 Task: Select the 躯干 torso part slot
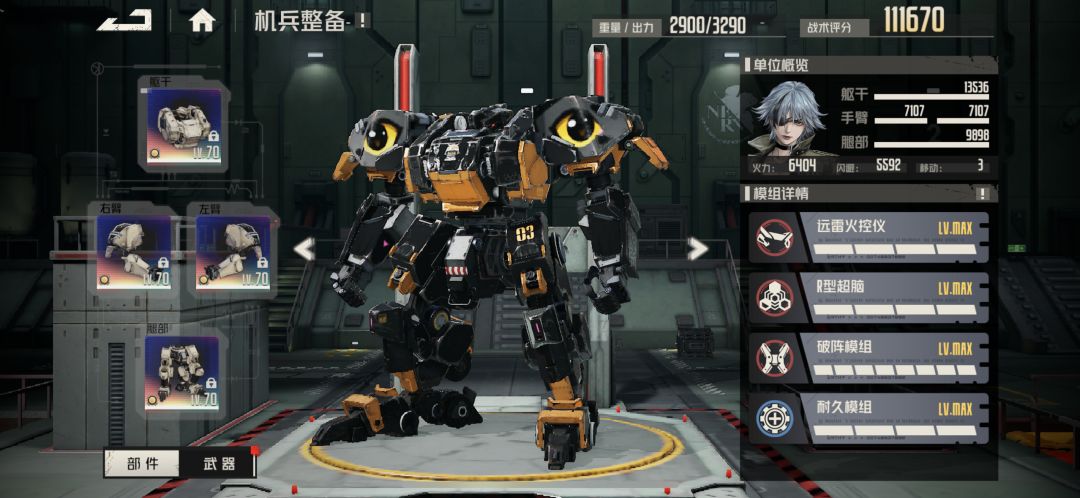pyautogui.click(x=183, y=125)
